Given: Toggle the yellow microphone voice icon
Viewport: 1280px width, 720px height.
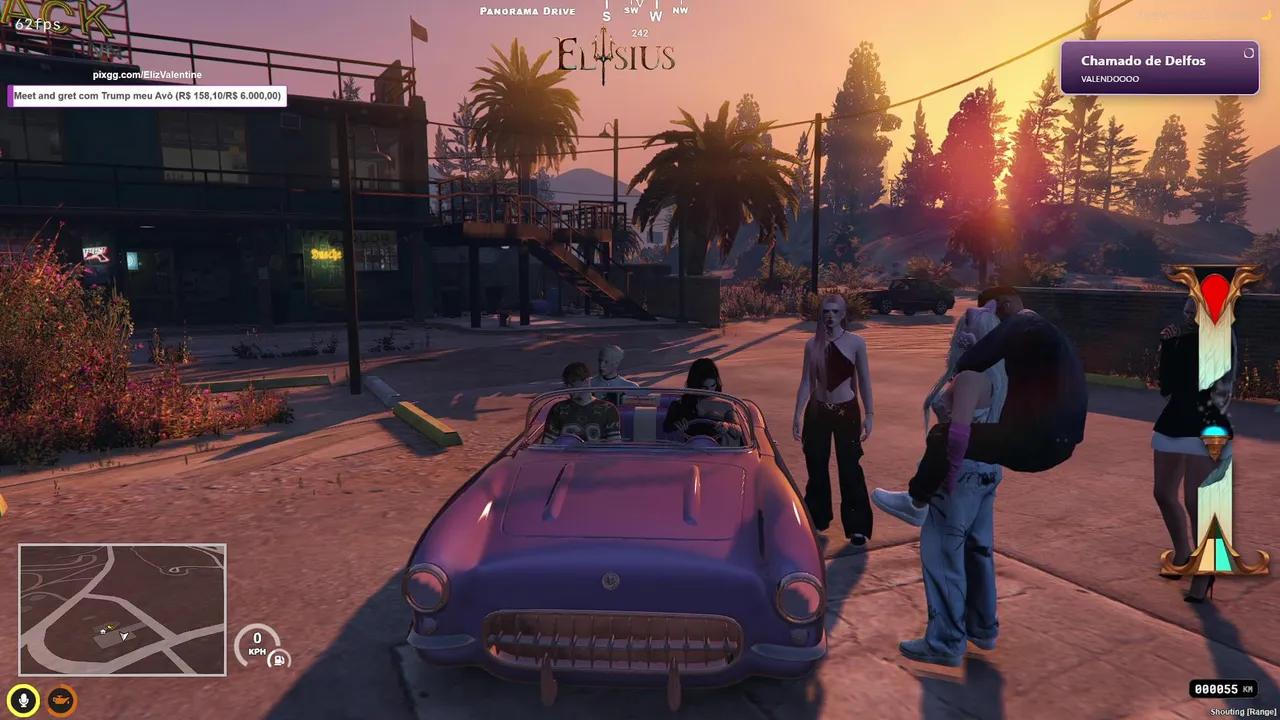Looking at the screenshot, I should pyautogui.click(x=23, y=699).
